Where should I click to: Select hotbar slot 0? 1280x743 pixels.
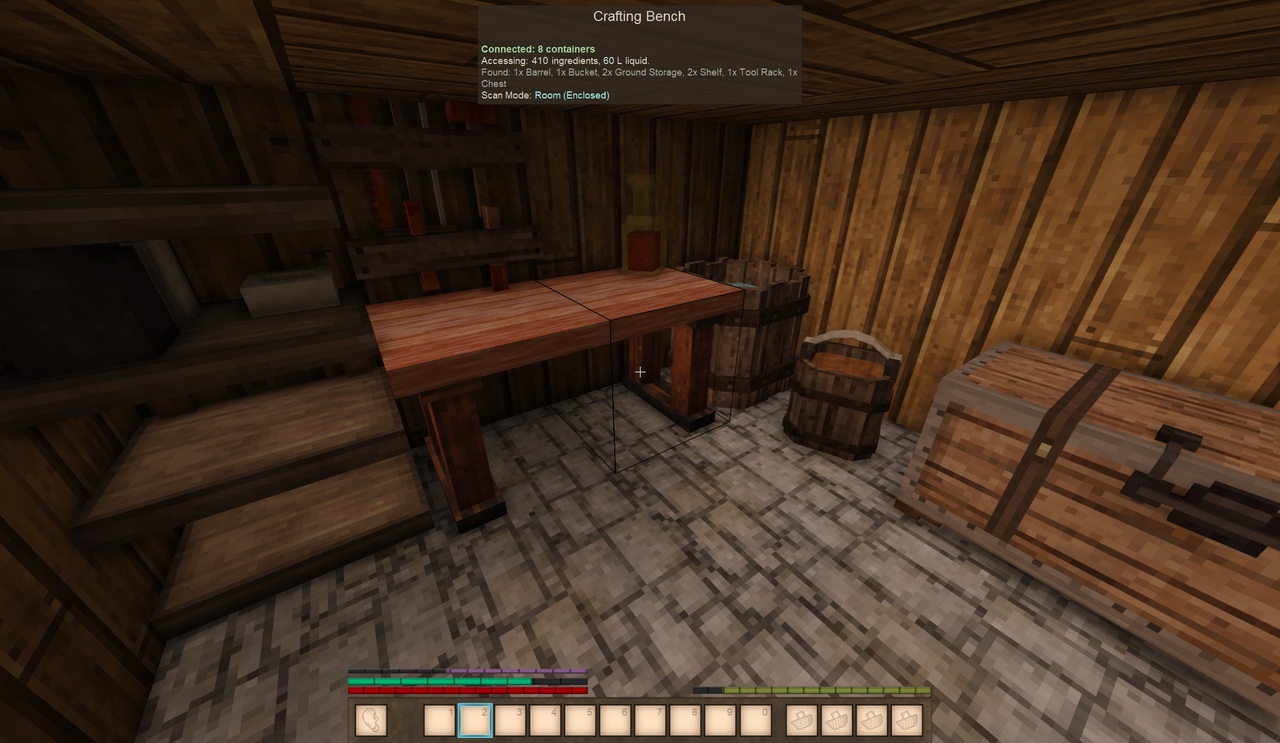tap(755, 721)
